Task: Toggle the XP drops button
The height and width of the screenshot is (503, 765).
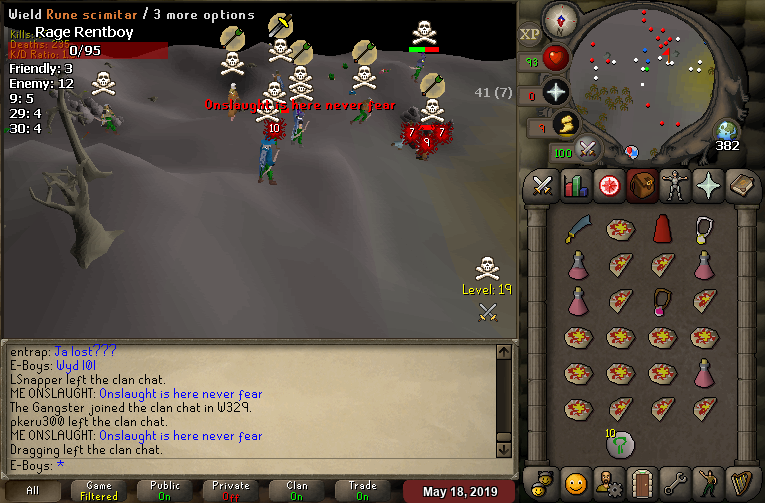Action: click(529, 34)
